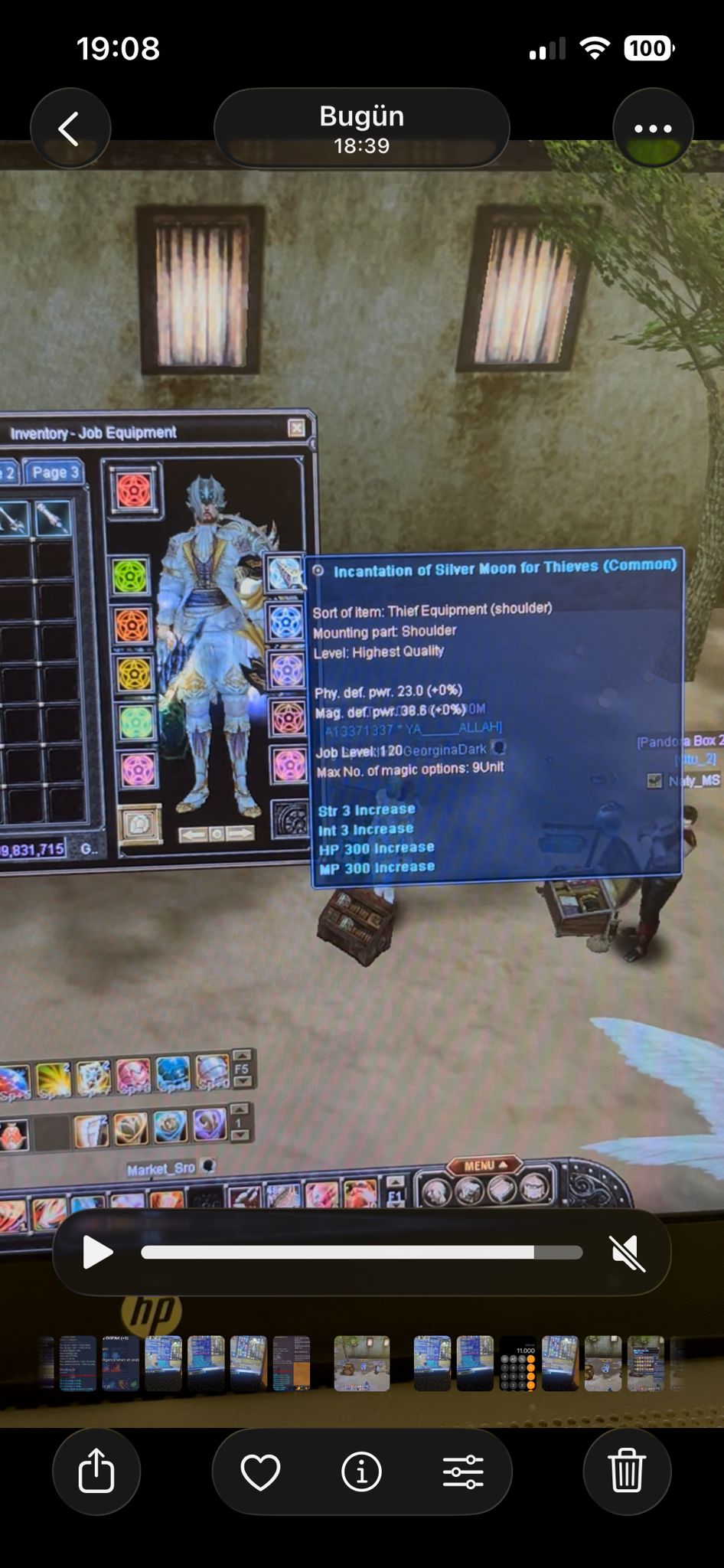Select the mace item in inventory grid
This screenshot has width=724, height=1568.
pyautogui.click(x=53, y=518)
